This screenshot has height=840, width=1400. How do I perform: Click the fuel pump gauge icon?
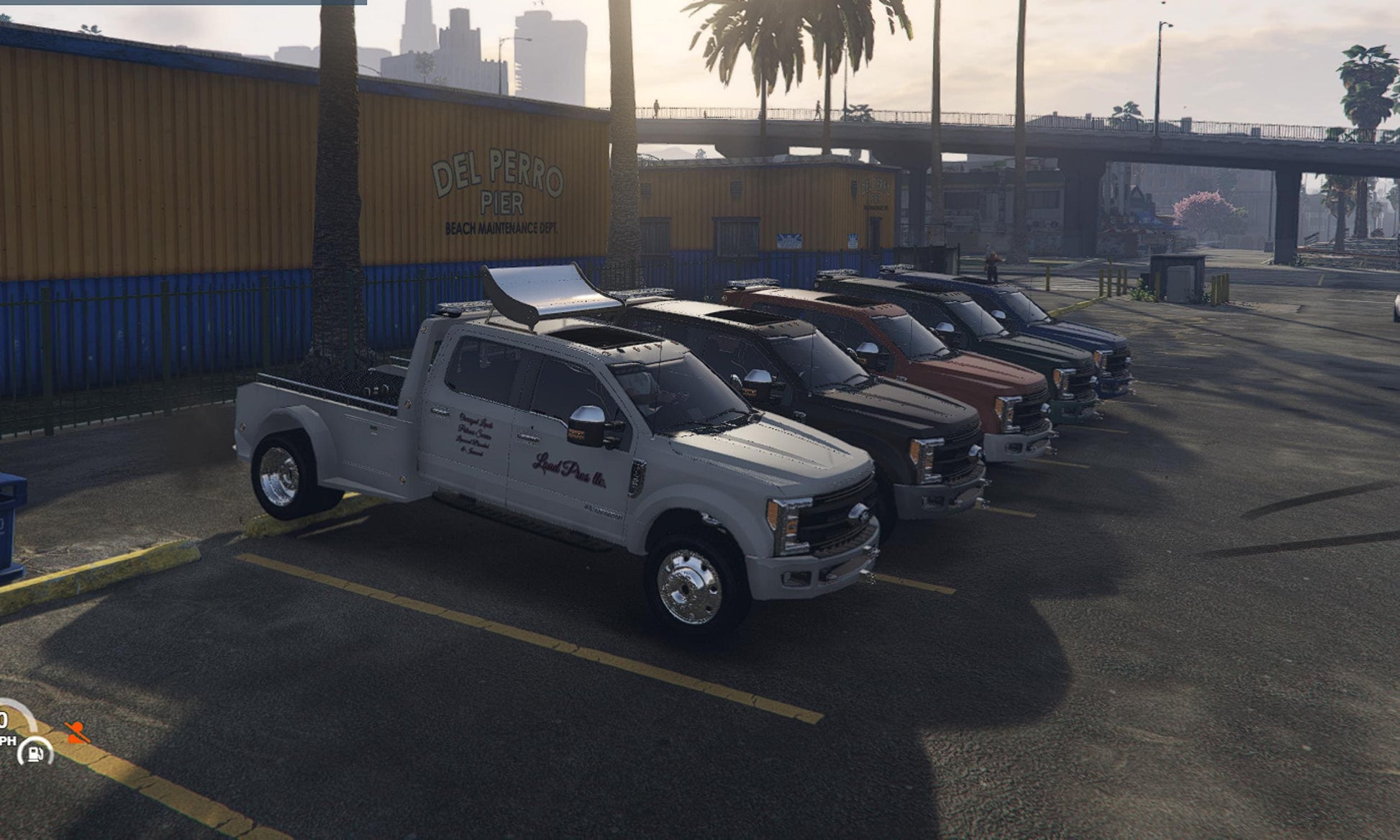35,753
